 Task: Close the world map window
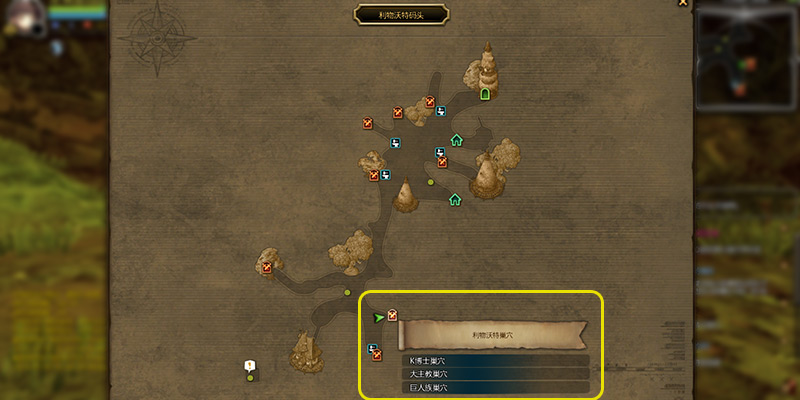point(683,3)
